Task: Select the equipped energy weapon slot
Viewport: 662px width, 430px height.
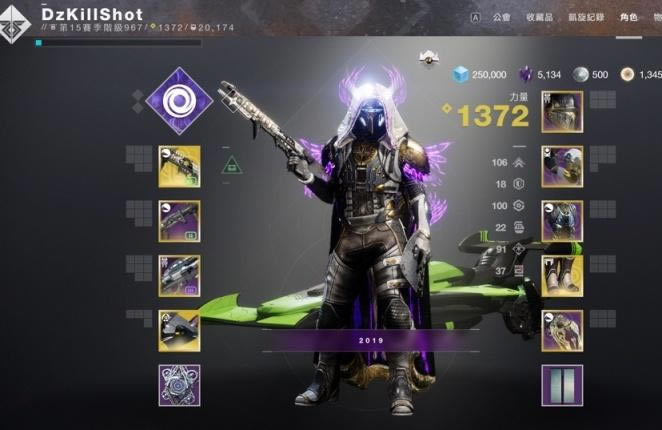Action: pos(179,221)
